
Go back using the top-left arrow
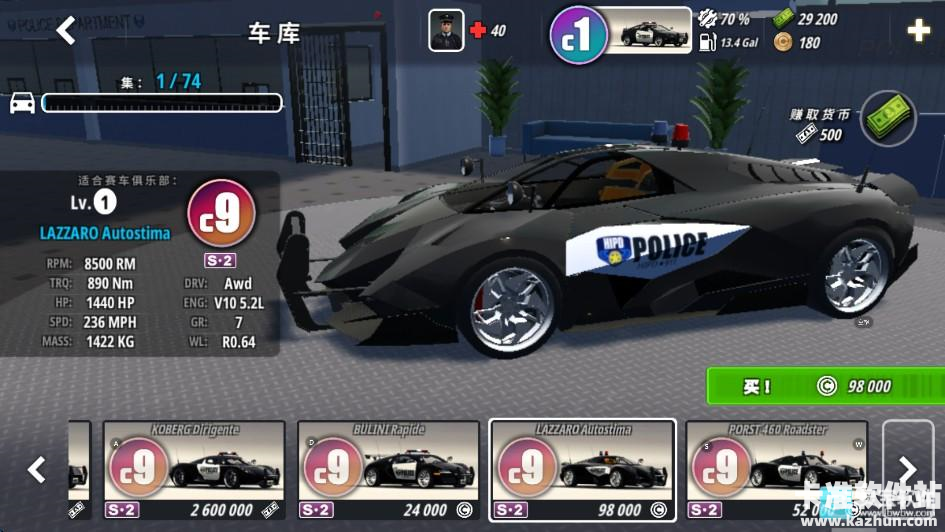pyautogui.click(x=66, y=31)
